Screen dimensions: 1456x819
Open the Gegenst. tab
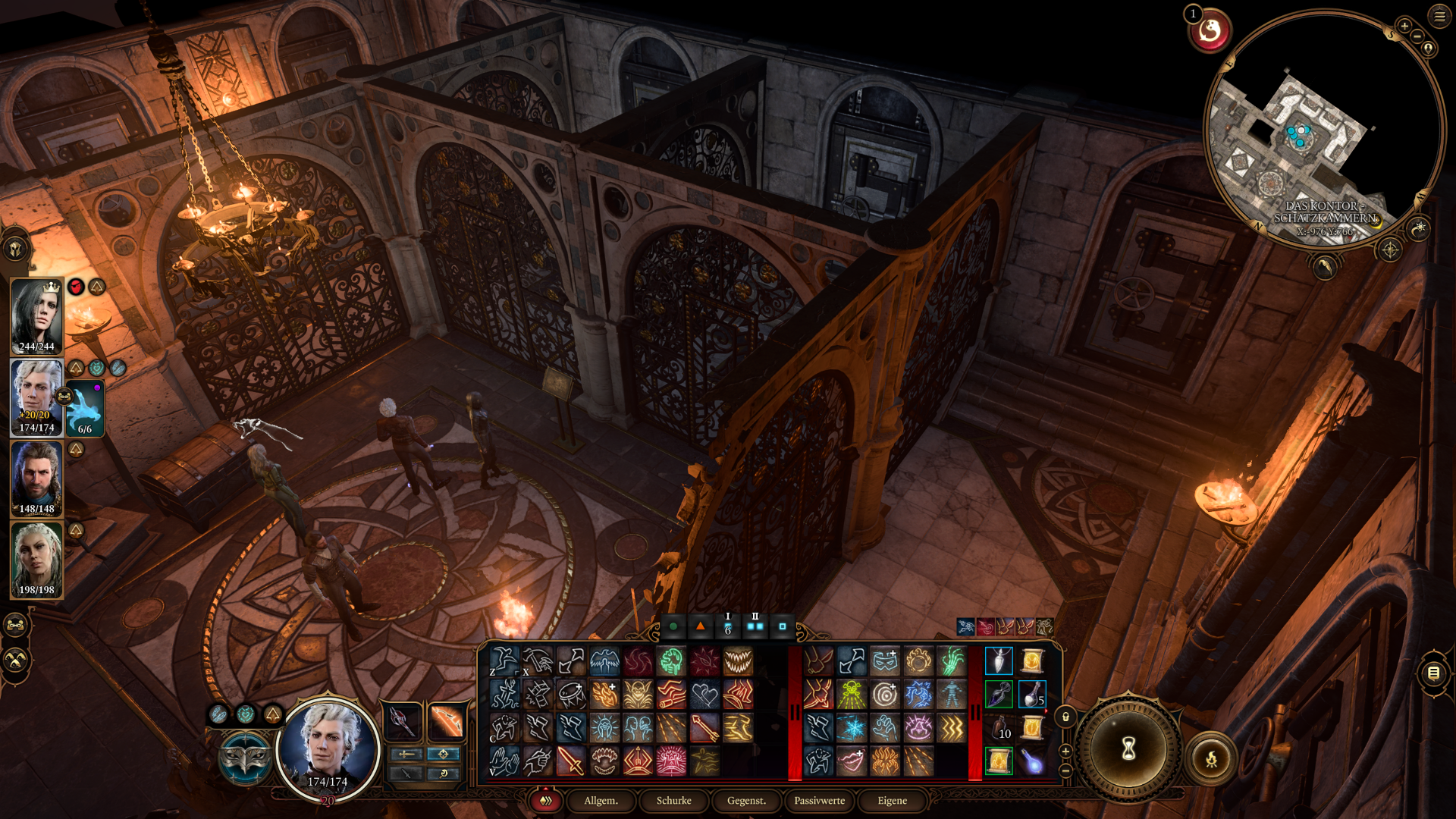click(746, 801)
